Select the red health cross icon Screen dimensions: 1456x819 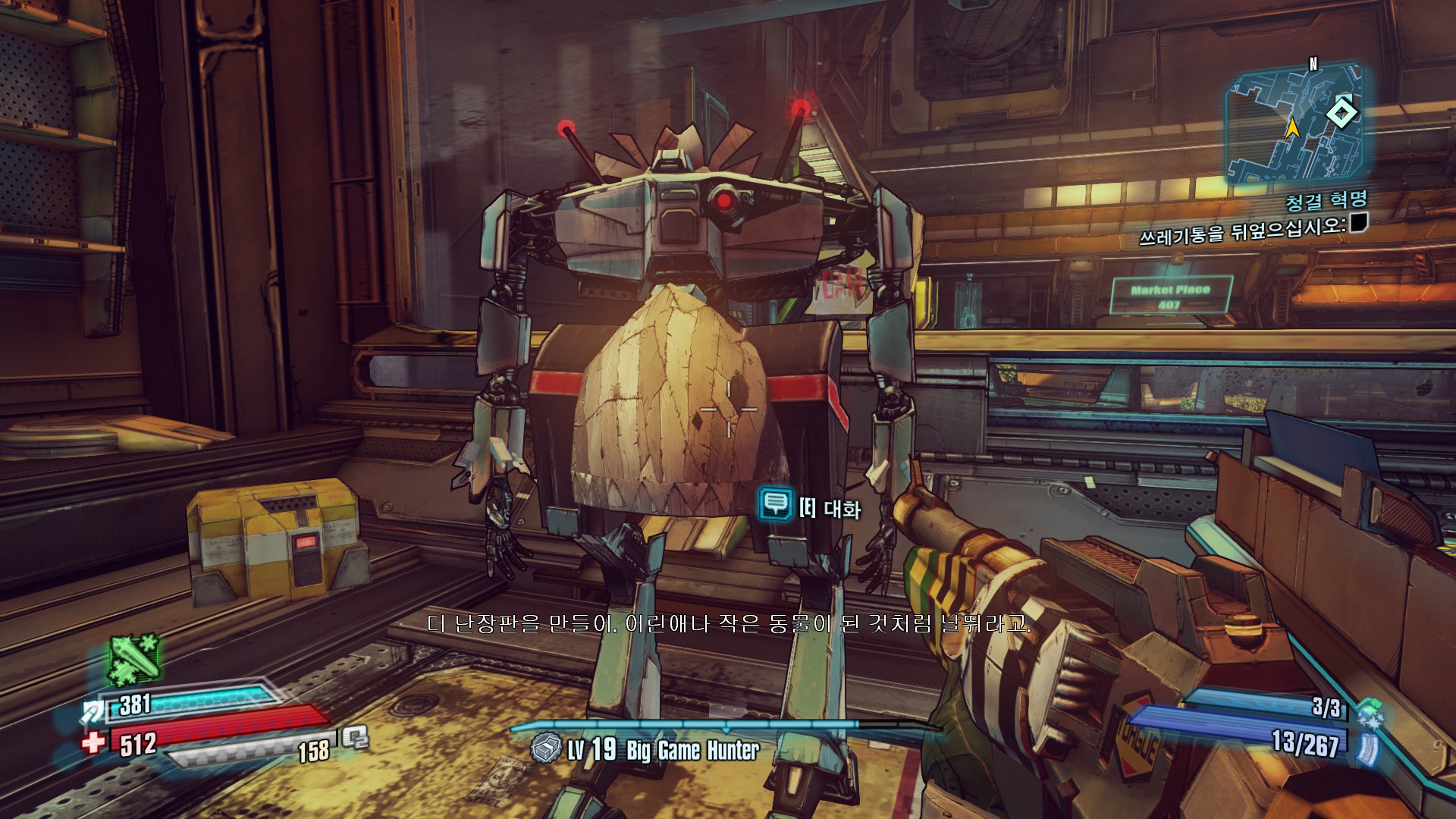point(93,742)
